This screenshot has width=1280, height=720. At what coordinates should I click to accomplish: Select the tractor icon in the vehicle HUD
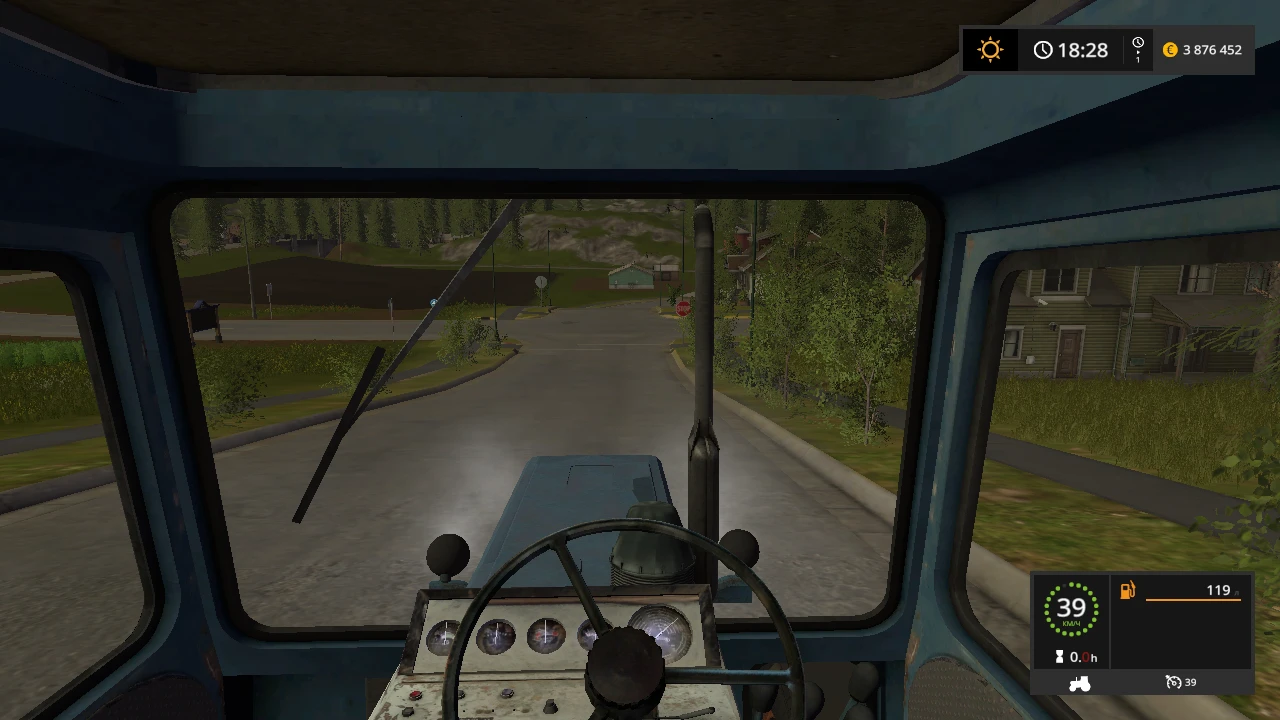click(1081, 682)
